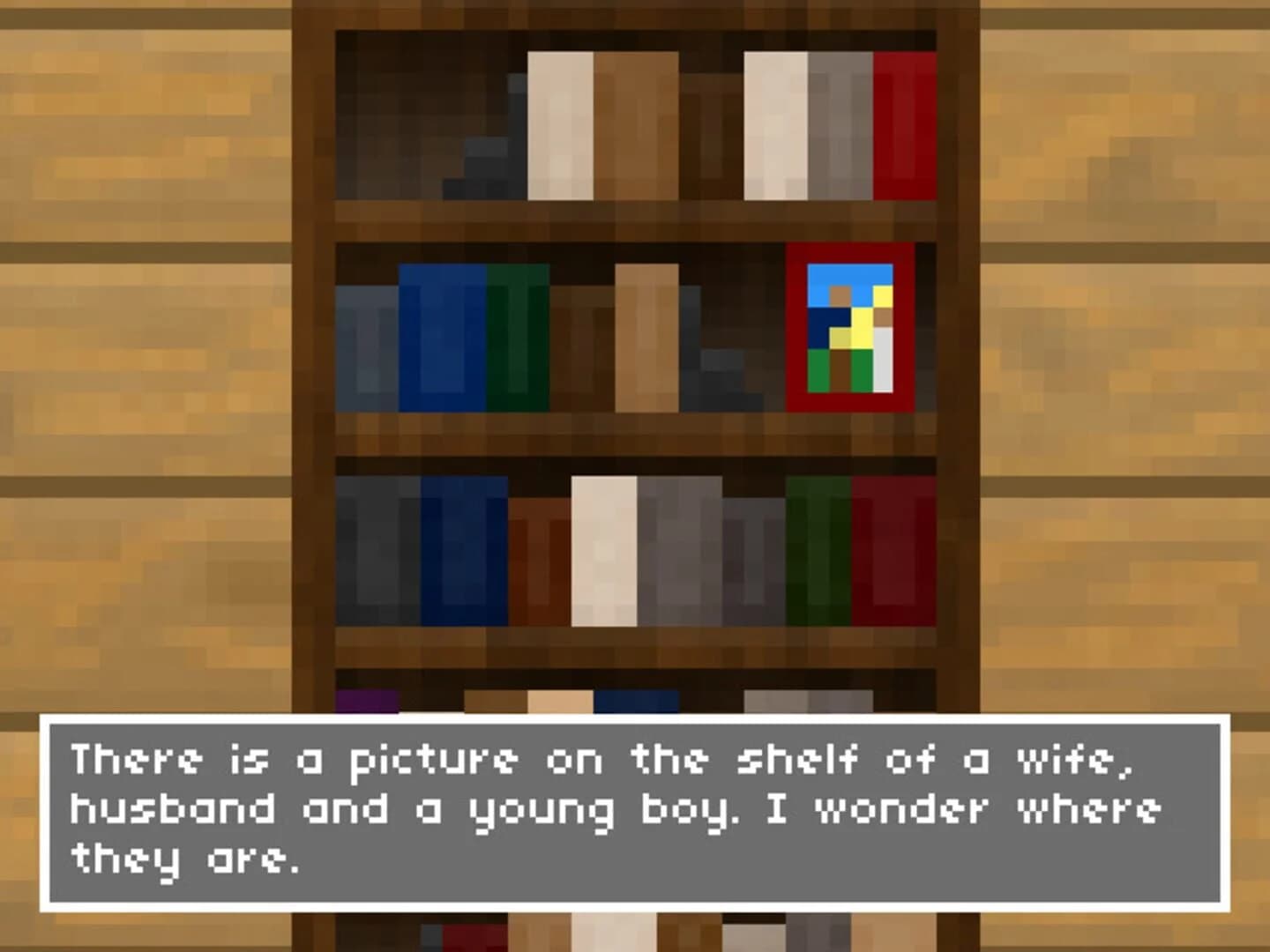The height and width of the screenshot is (952, 1270).
Task: Click the purple book on the bottom shelf
Action: pos(366,699)
